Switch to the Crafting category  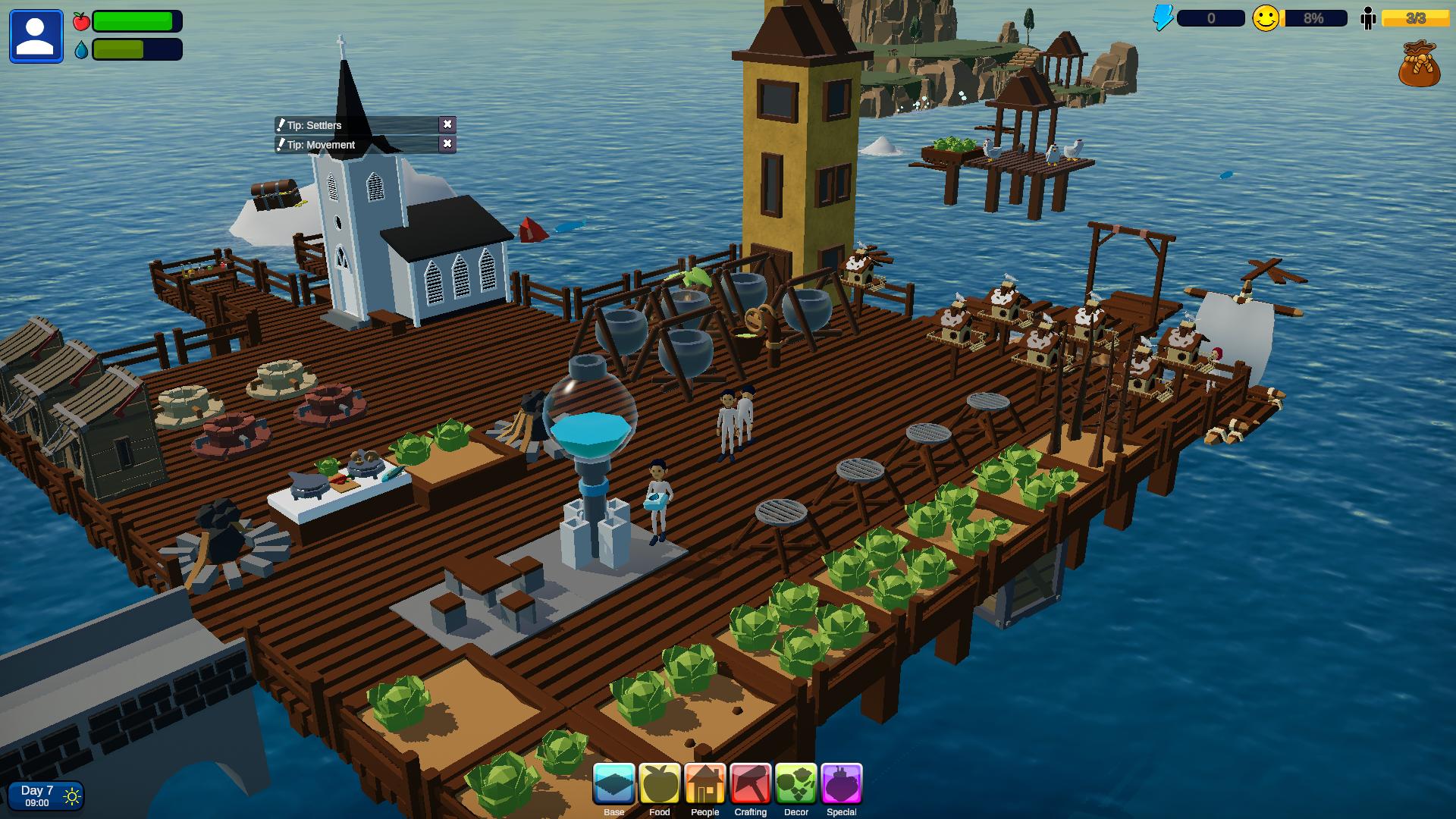(751, 784)
